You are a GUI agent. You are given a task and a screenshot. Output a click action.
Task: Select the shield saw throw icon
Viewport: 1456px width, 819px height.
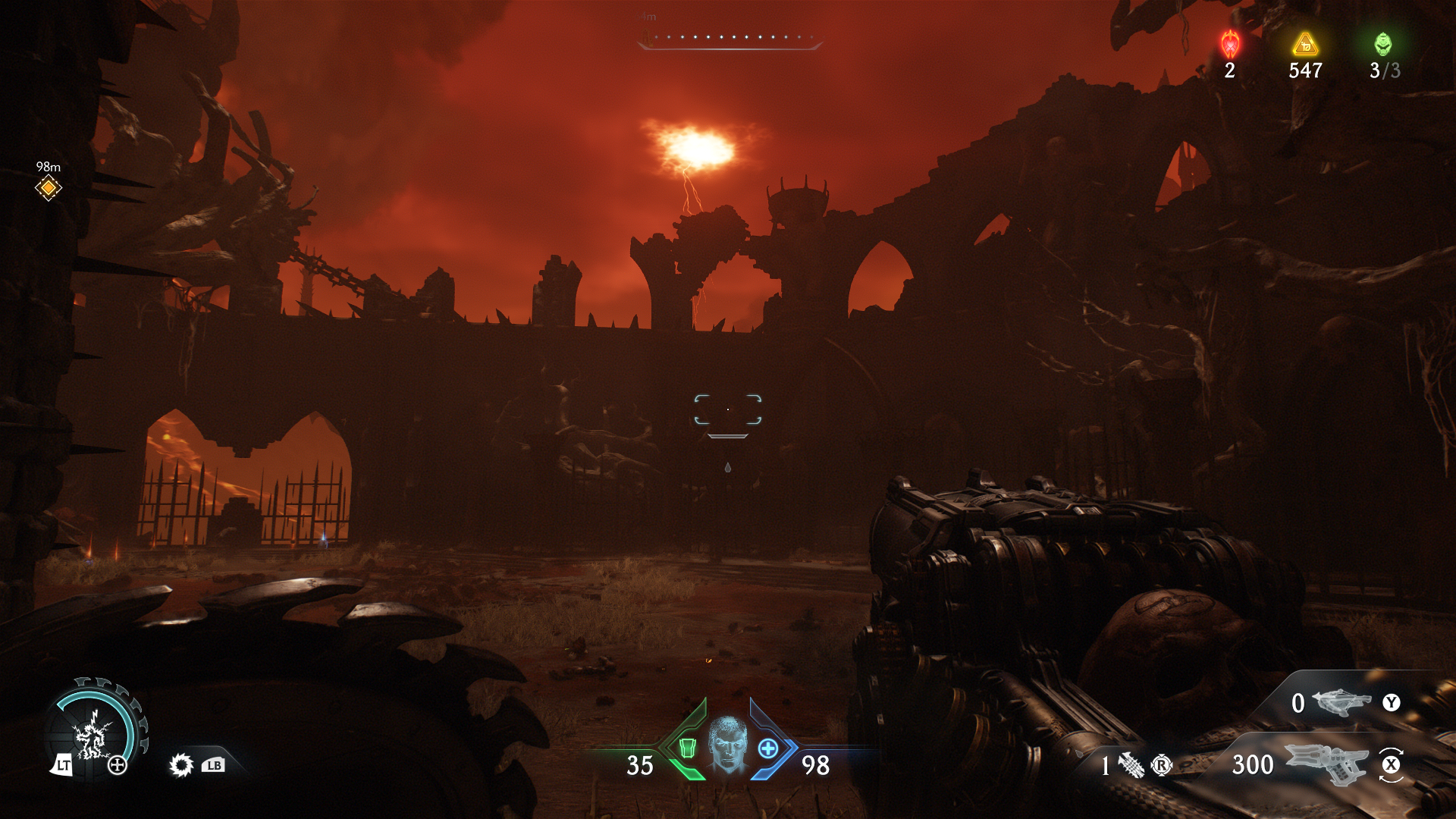pos(181,765)
